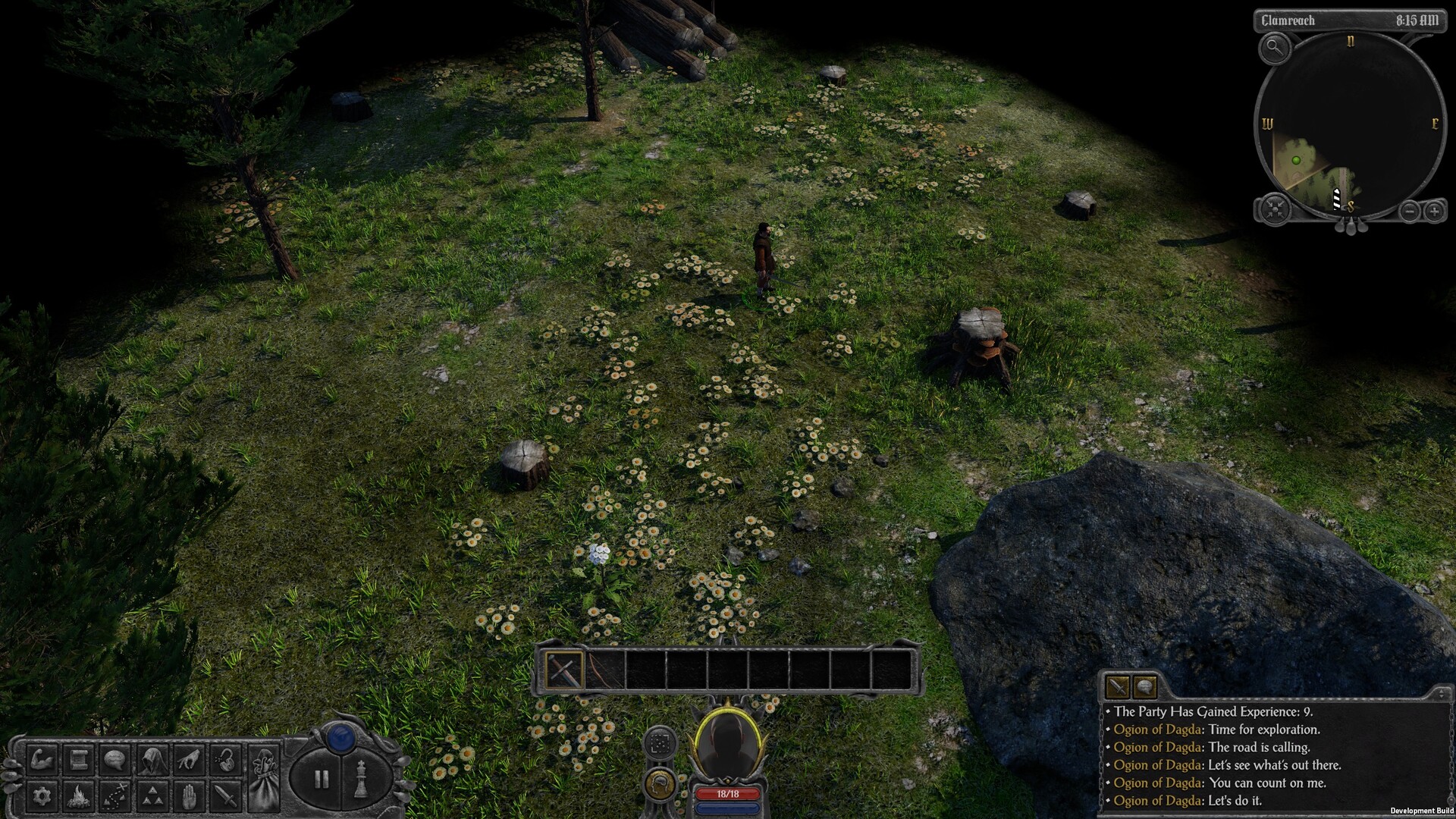
Task: Switch to the sword tab on the message log
Action: 1116,687
